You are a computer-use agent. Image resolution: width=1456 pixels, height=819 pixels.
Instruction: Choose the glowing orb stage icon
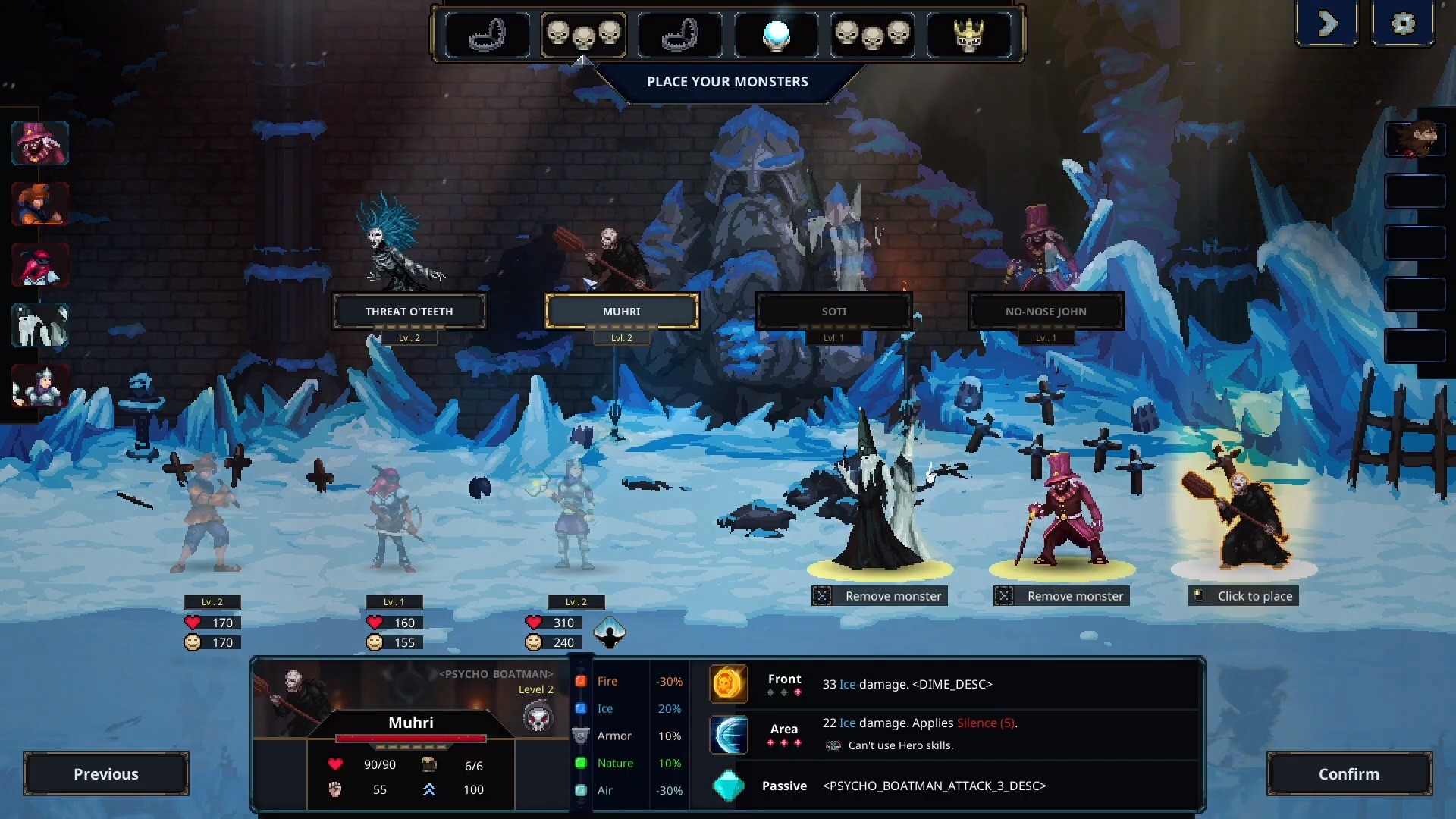pyautogui.click(x=776, y=35)
